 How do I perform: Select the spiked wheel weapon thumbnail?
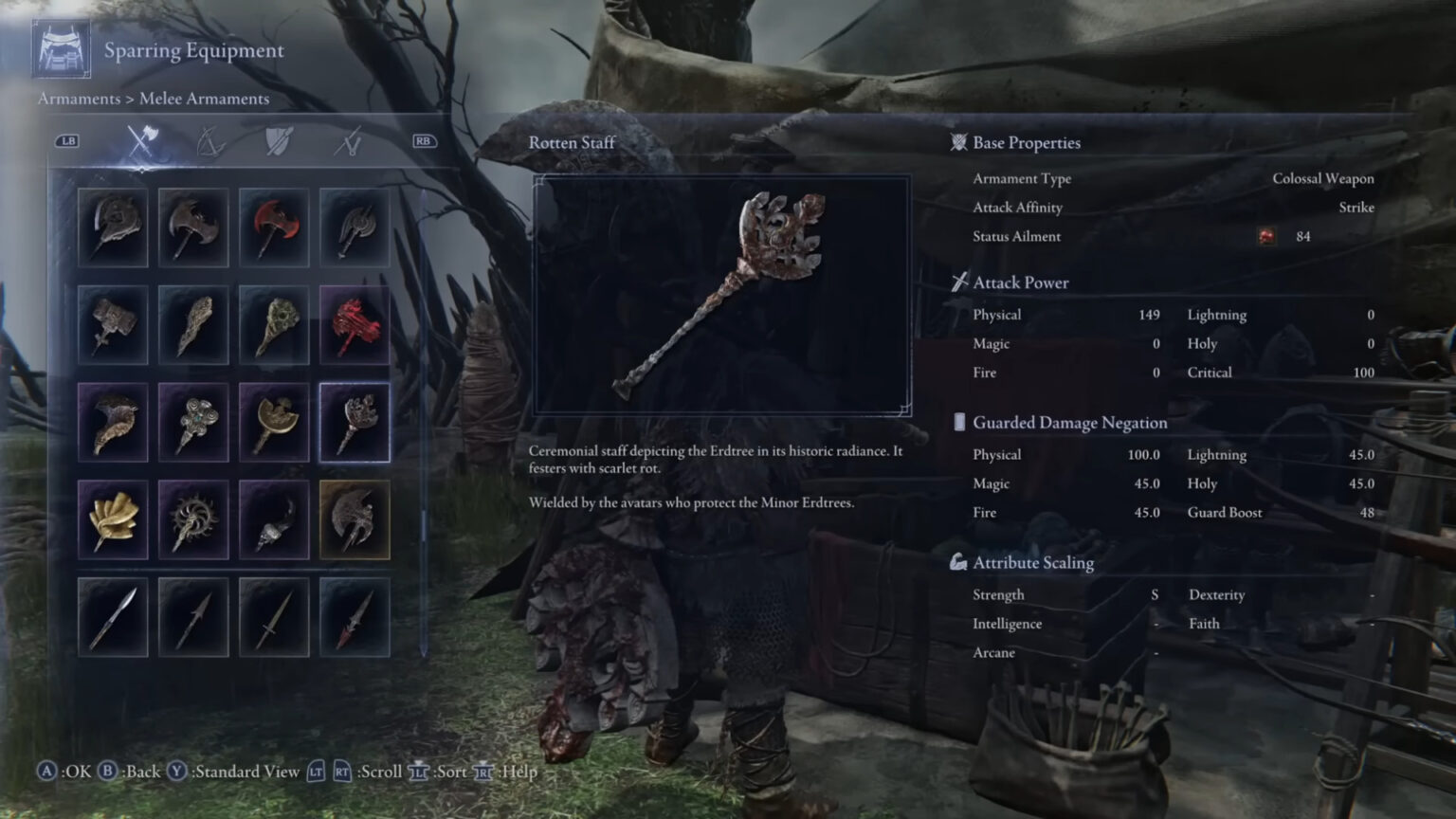click(193, 519)
